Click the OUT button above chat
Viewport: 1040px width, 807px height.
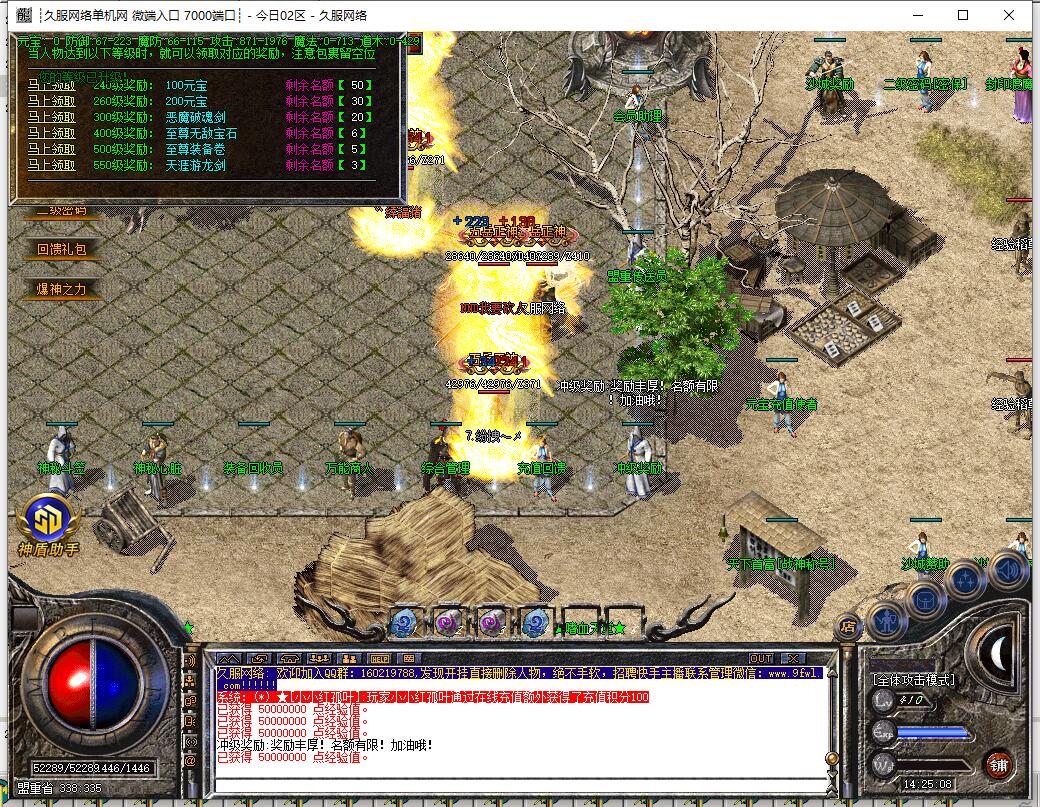pyautogui.click(x=761, y=658)
